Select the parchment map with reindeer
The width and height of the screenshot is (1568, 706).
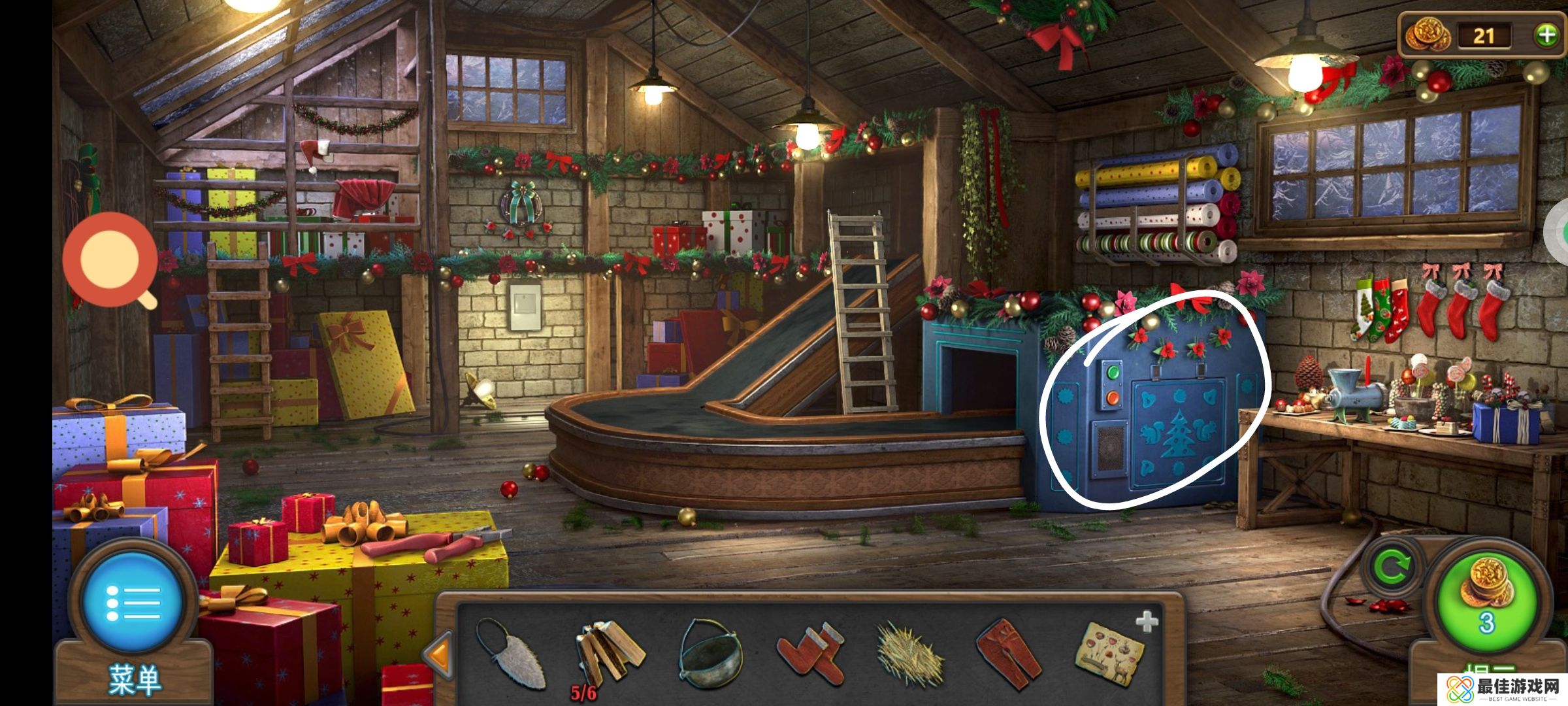click(x=1109, y=654)
